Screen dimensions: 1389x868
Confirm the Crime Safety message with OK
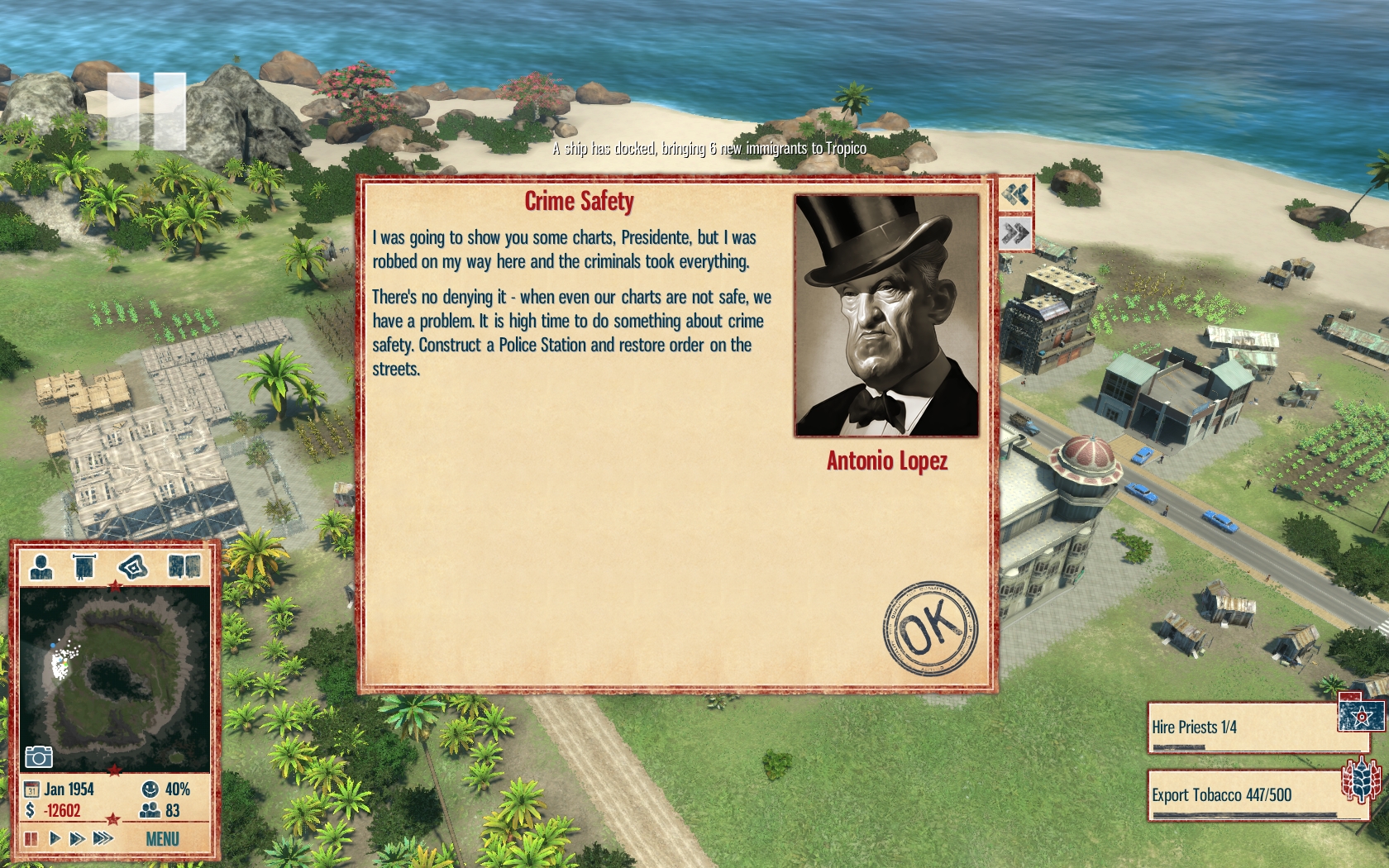[x=930, y=627]
